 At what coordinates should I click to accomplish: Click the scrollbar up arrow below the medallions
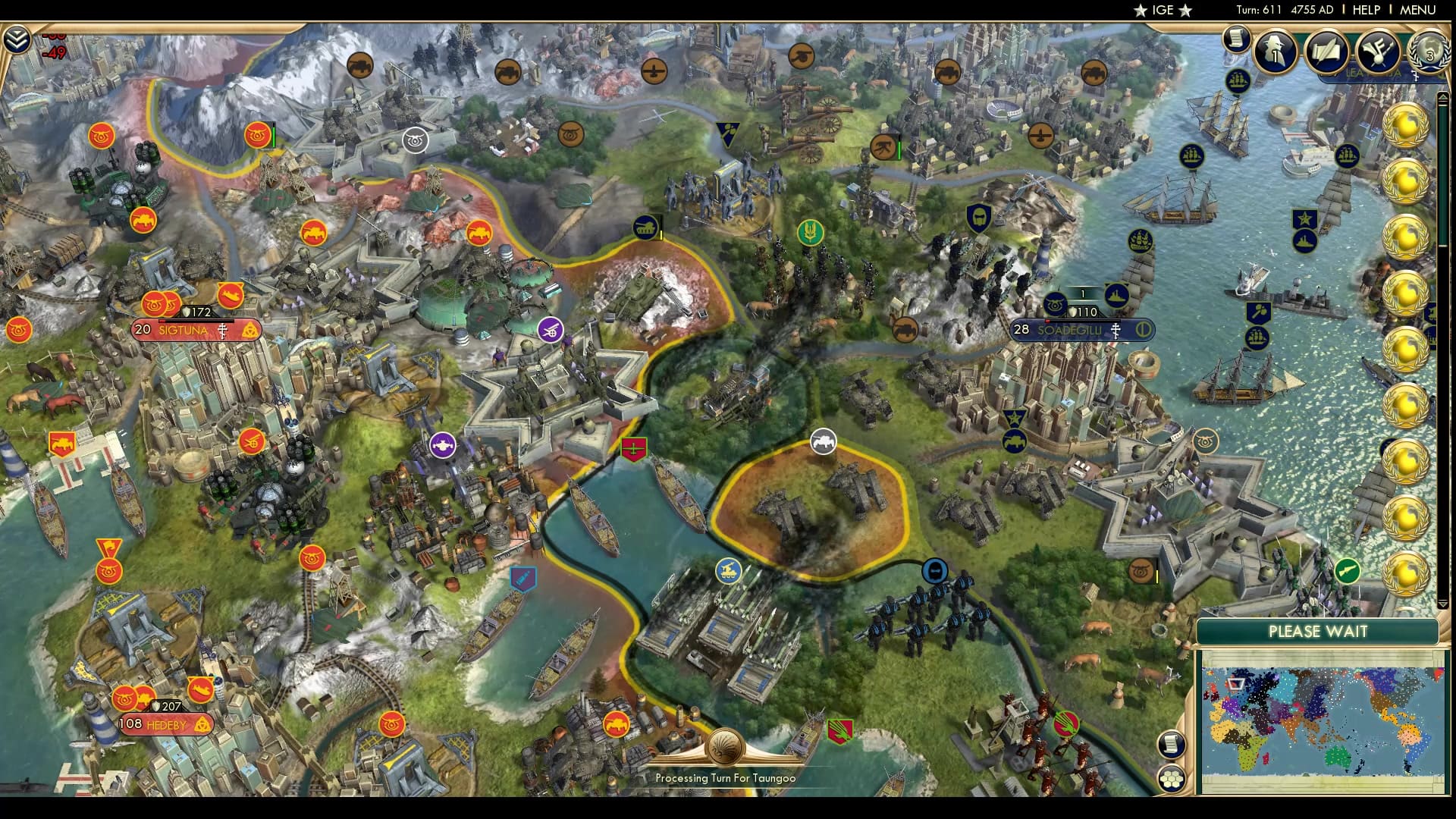coord(1443,97)
